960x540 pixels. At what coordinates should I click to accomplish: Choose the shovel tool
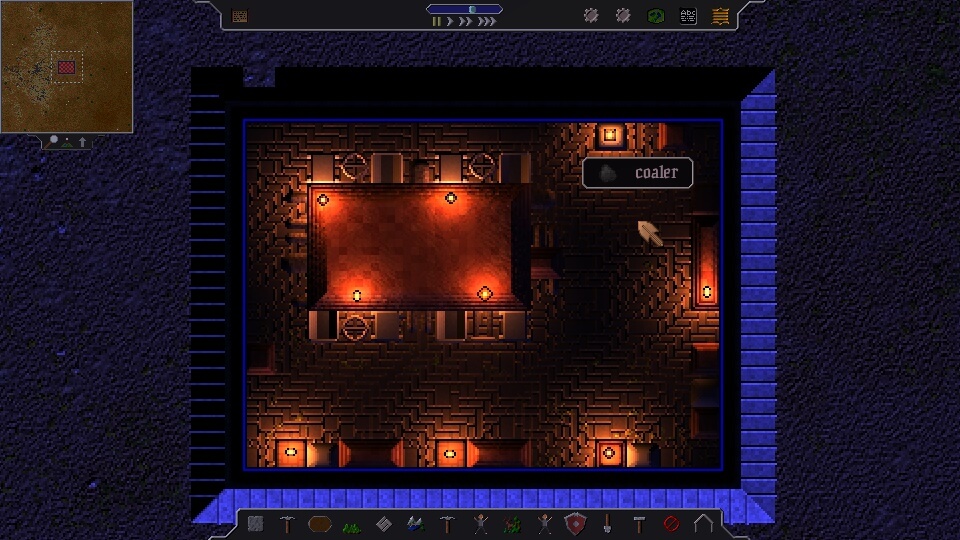pos(607,523)
